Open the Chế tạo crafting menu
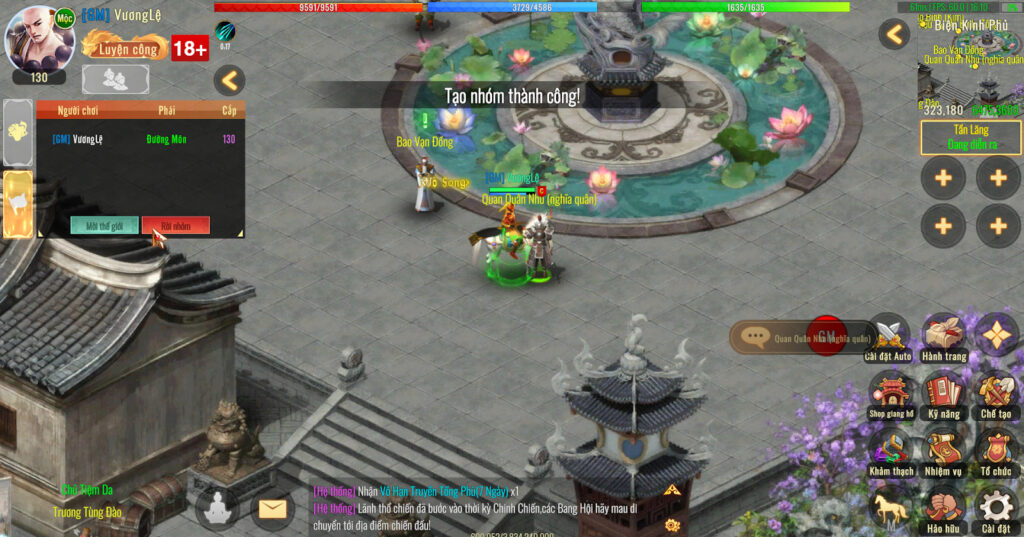The width and height of the screenshot is (1024, 537). click(996, 392)
